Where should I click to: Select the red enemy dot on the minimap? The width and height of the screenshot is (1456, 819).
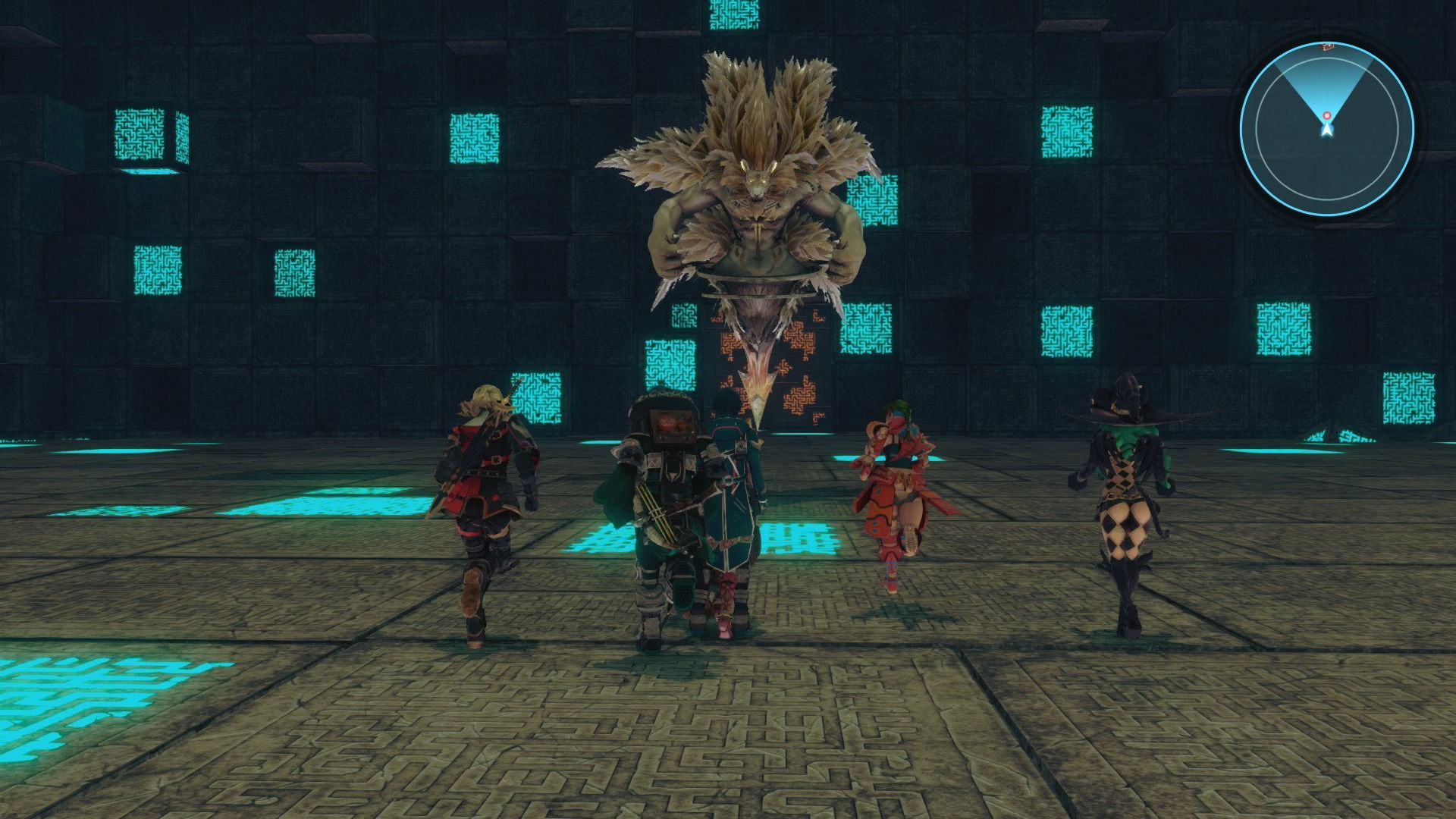(x=1326, y=116)
